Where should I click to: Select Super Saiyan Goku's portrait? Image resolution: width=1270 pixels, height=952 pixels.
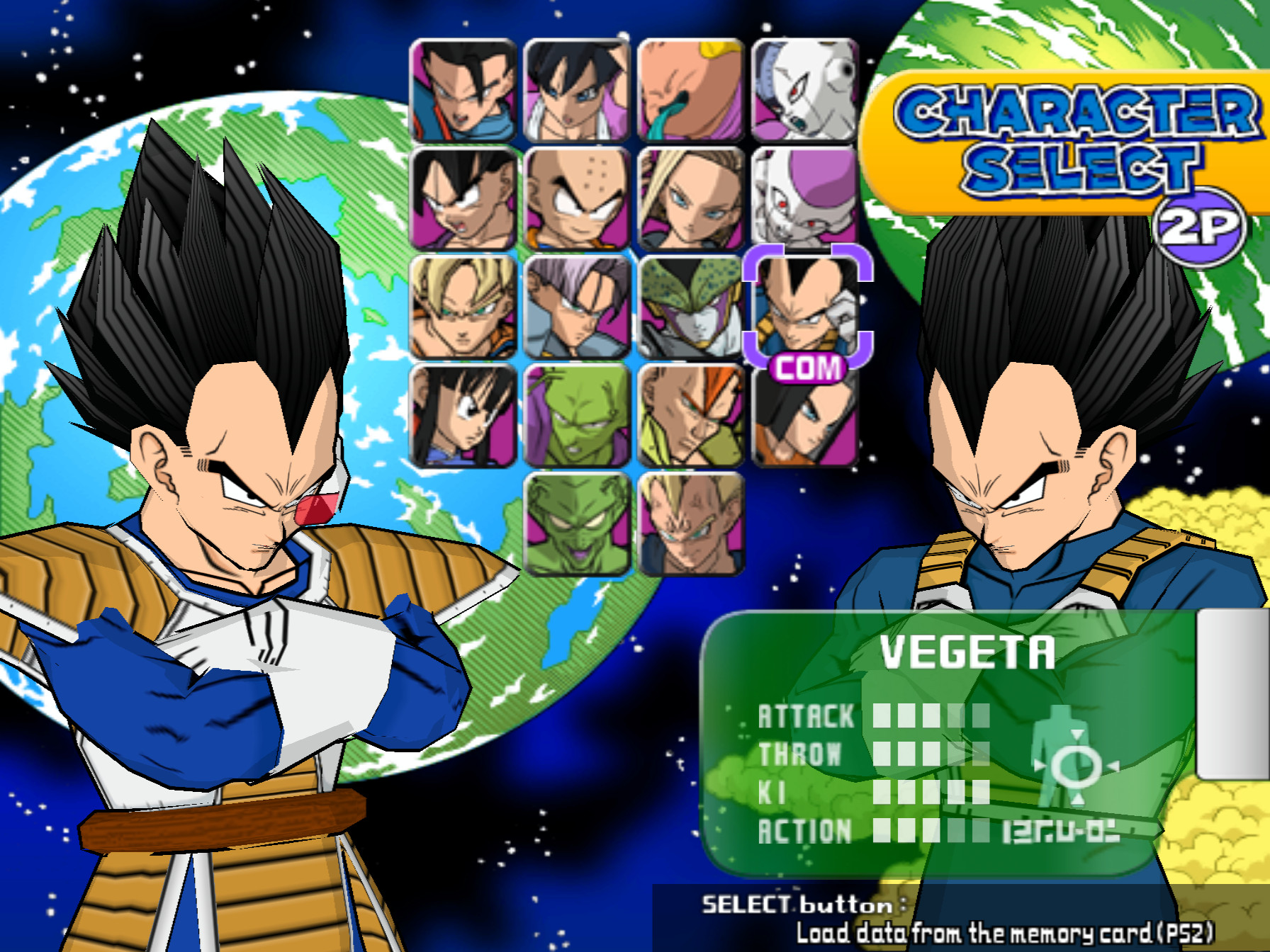click(462, 312)
